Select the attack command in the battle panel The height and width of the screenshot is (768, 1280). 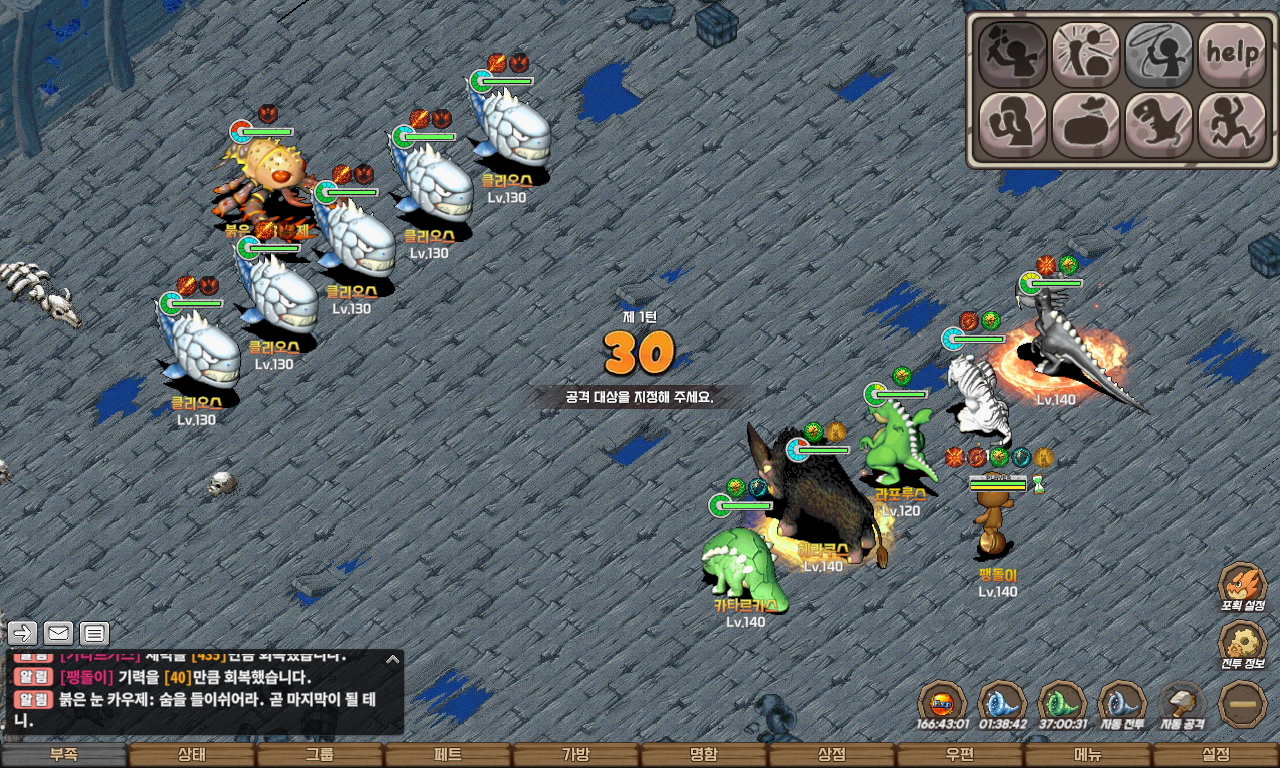click(x=1012, y=53)
